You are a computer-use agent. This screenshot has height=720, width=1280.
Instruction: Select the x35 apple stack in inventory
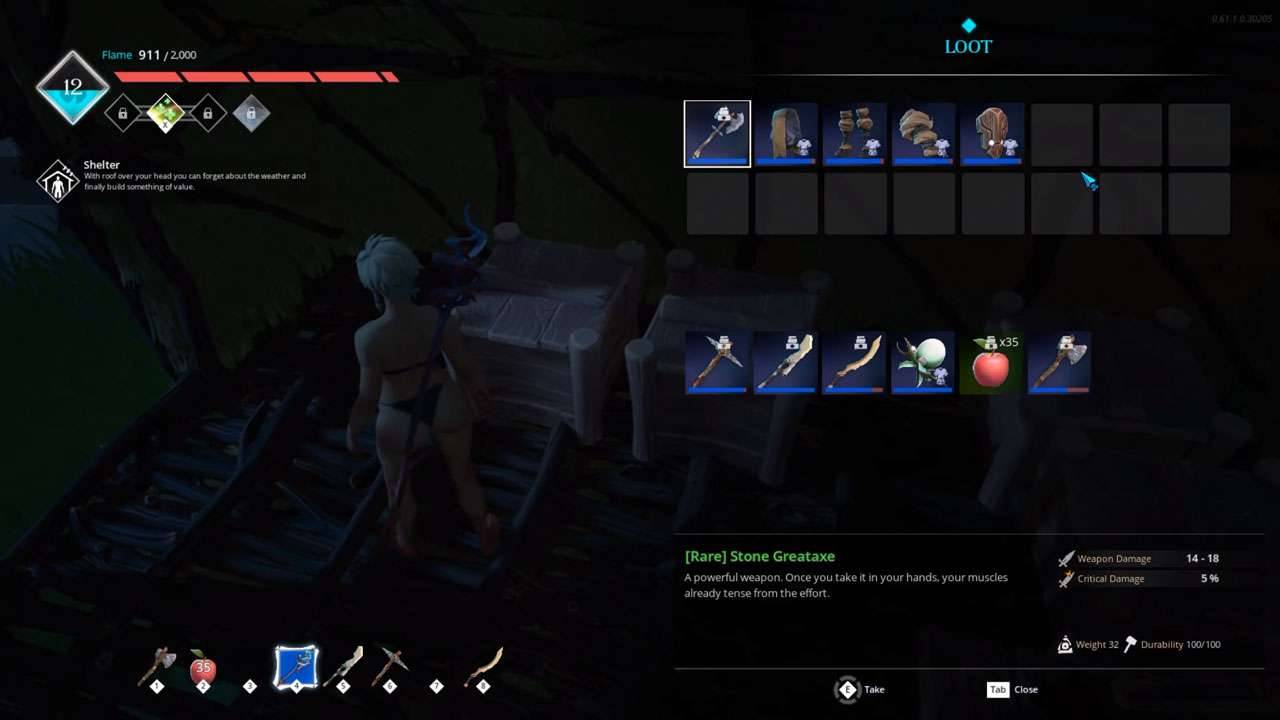click(x=992, y=362)
